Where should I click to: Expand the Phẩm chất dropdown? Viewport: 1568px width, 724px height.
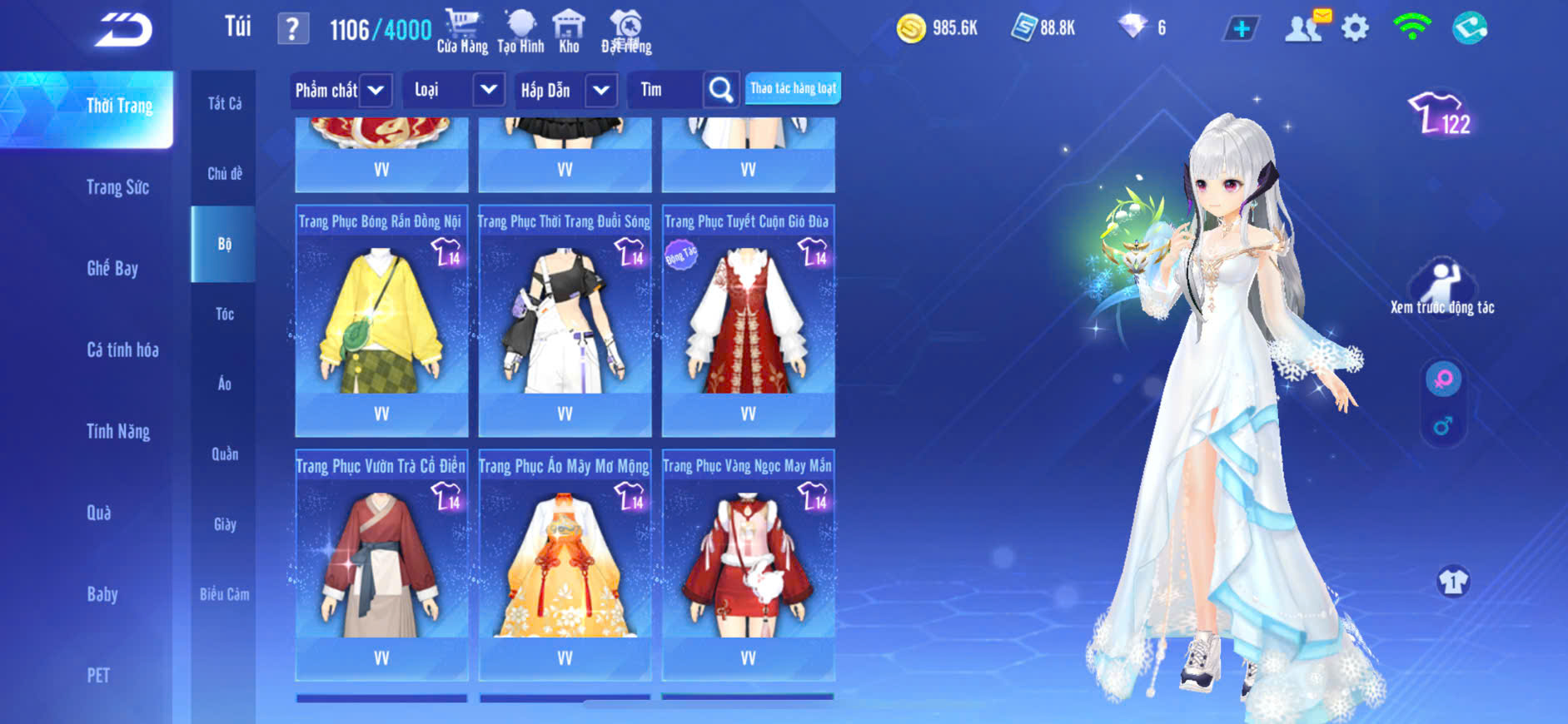pyautogui.click(x=376, y=90)
